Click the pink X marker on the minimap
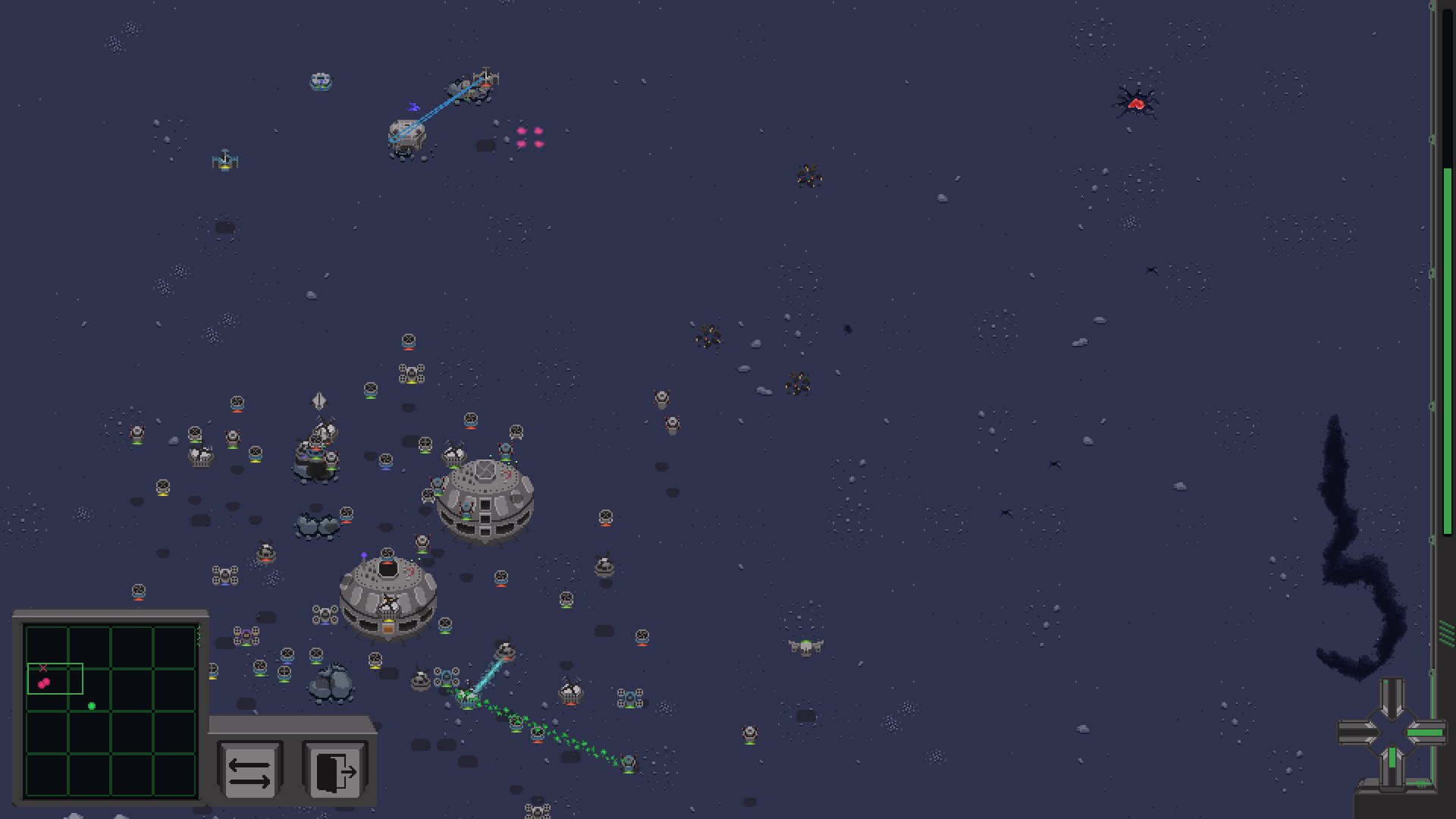Viewport: 1456px width, 819px height. 42,668
